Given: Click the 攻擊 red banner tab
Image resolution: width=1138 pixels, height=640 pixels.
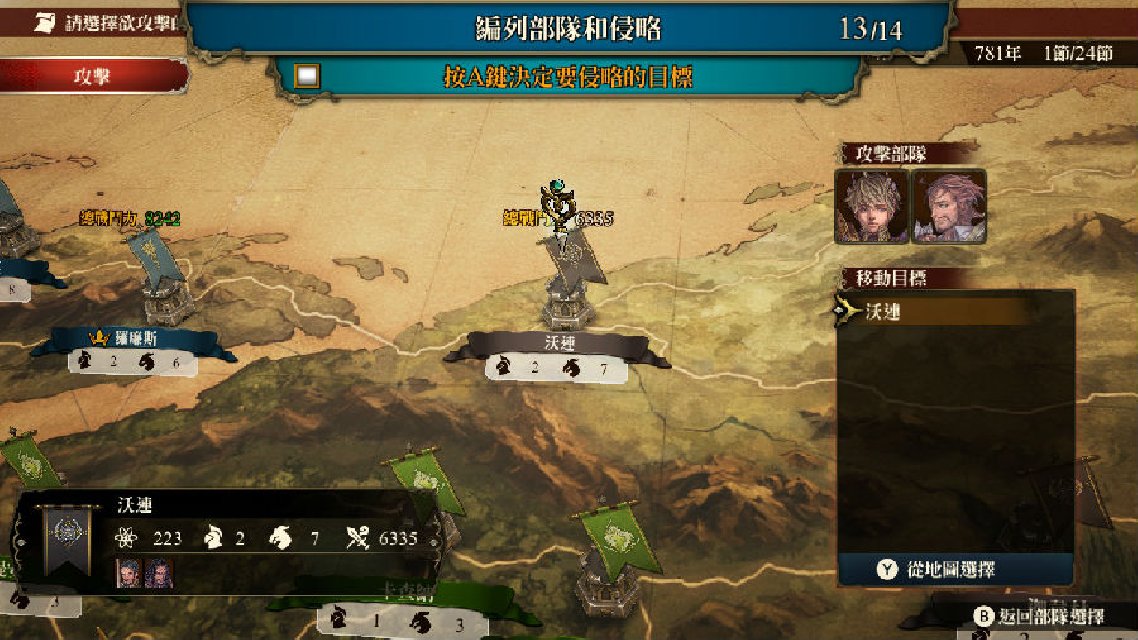Looking at the screenshot, I should click(x=92, y=77).
